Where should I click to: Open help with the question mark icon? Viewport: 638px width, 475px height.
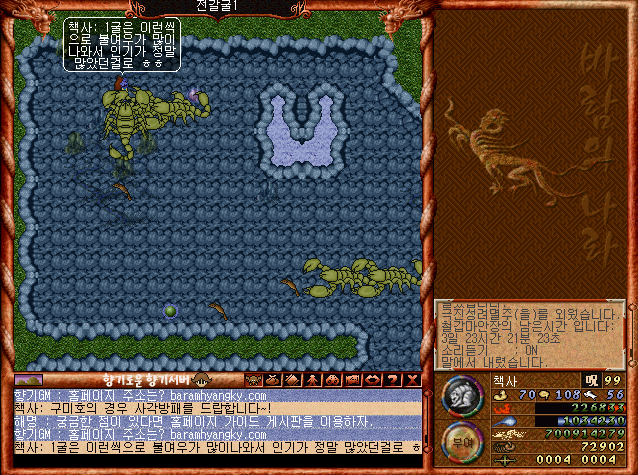pos(392,380)
